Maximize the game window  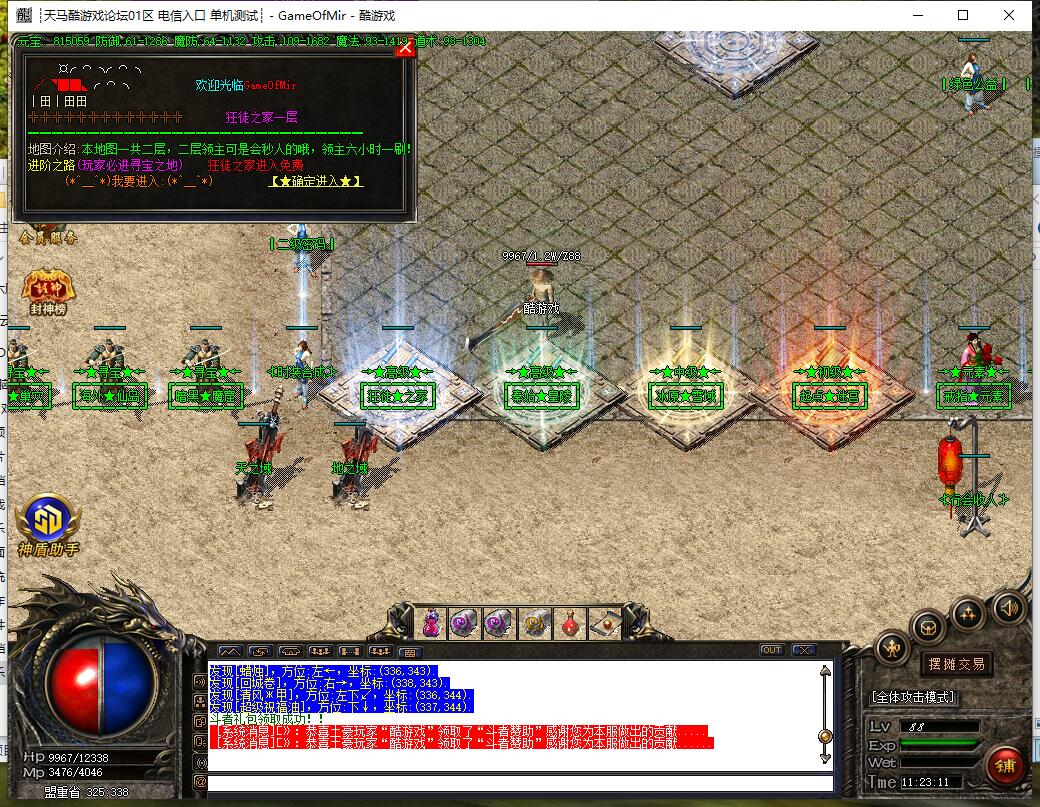(x=963, y=15)
